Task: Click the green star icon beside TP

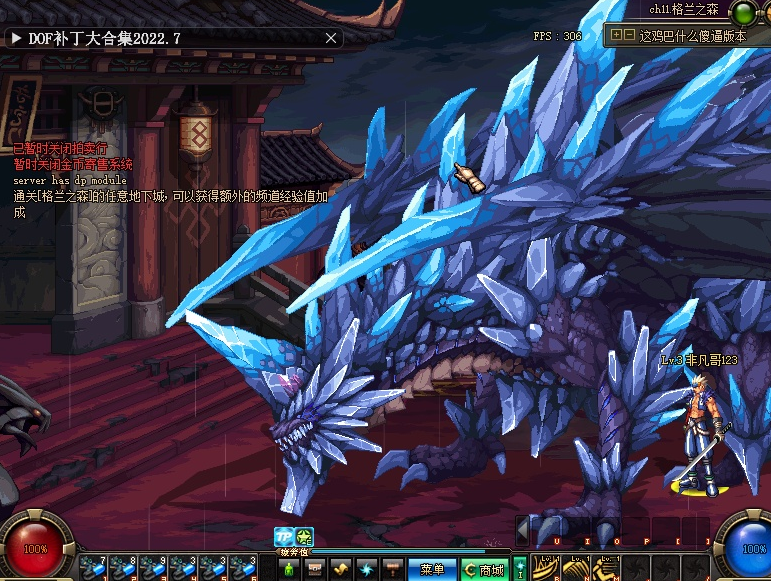Action: tap(304, 538)
